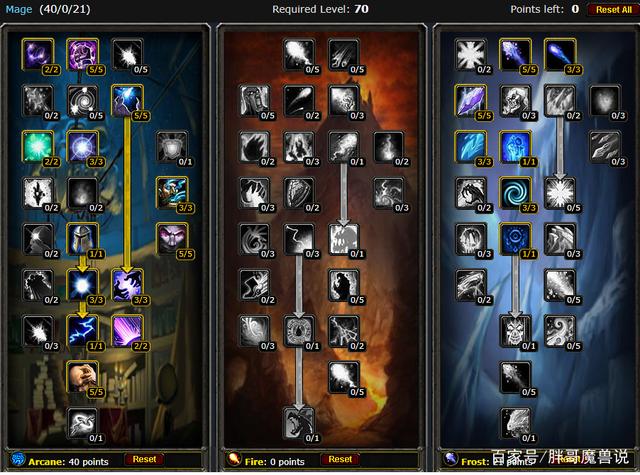Select the Frost Channeling swirl talent (3/3)
The height and width of the screenshot is (475, 640).
click(514, 192)
